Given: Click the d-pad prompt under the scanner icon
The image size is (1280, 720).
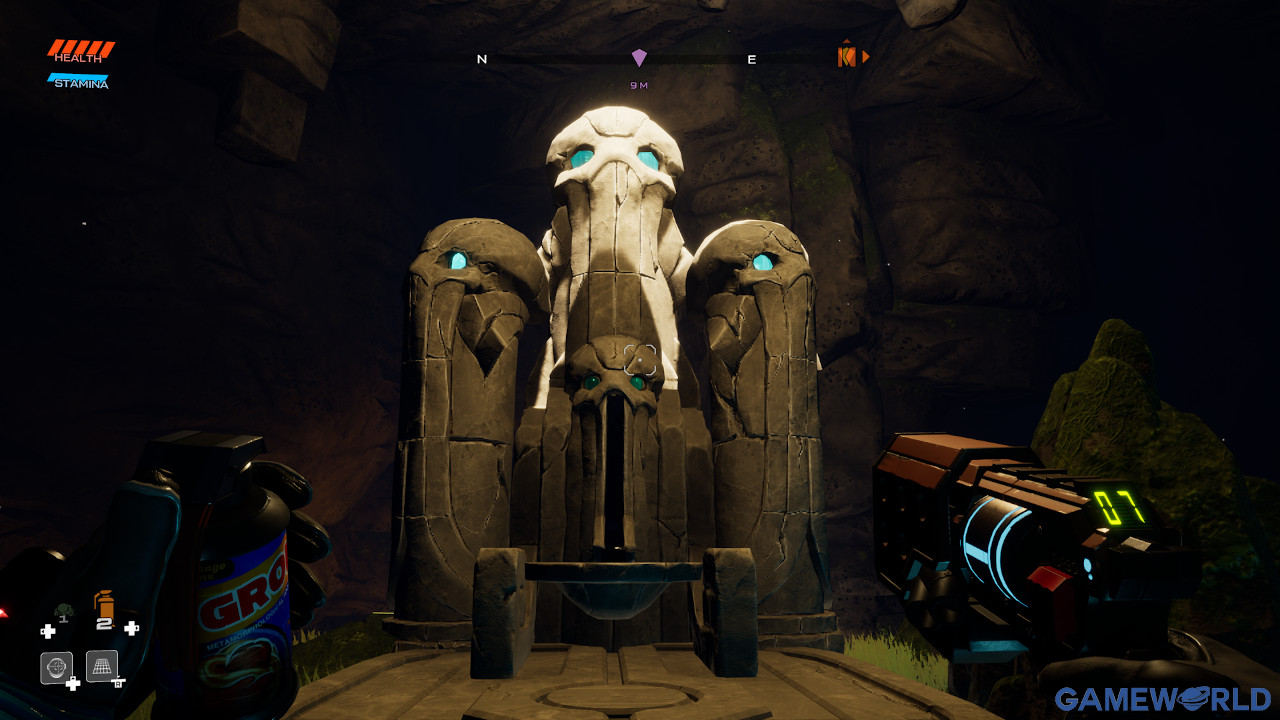Looking at the screenshot, I should pos(72,682).
